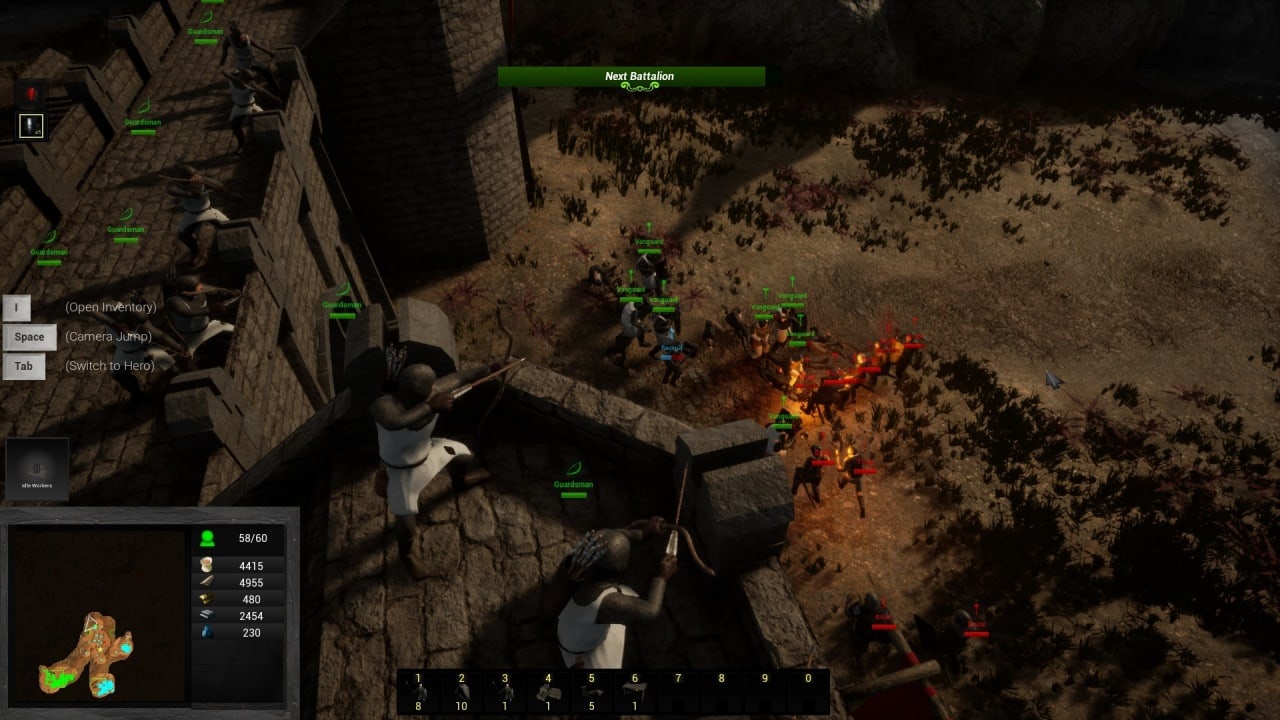Pick hotbar slot 4
Viewport: 1280px width, 720px height.
[x=548, y=691]
